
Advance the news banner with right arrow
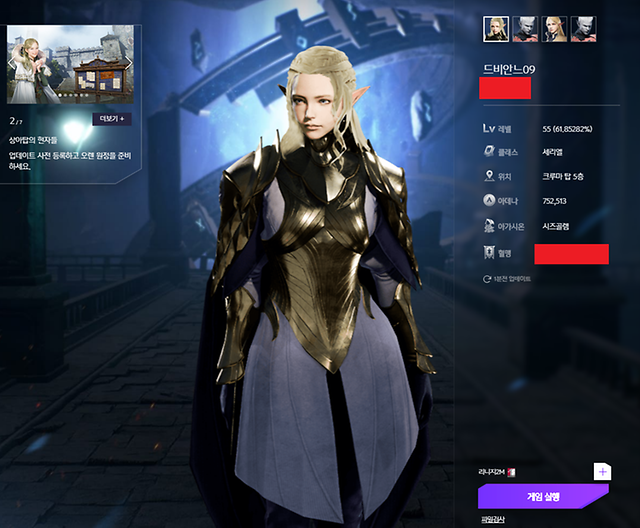coord(128,63)
